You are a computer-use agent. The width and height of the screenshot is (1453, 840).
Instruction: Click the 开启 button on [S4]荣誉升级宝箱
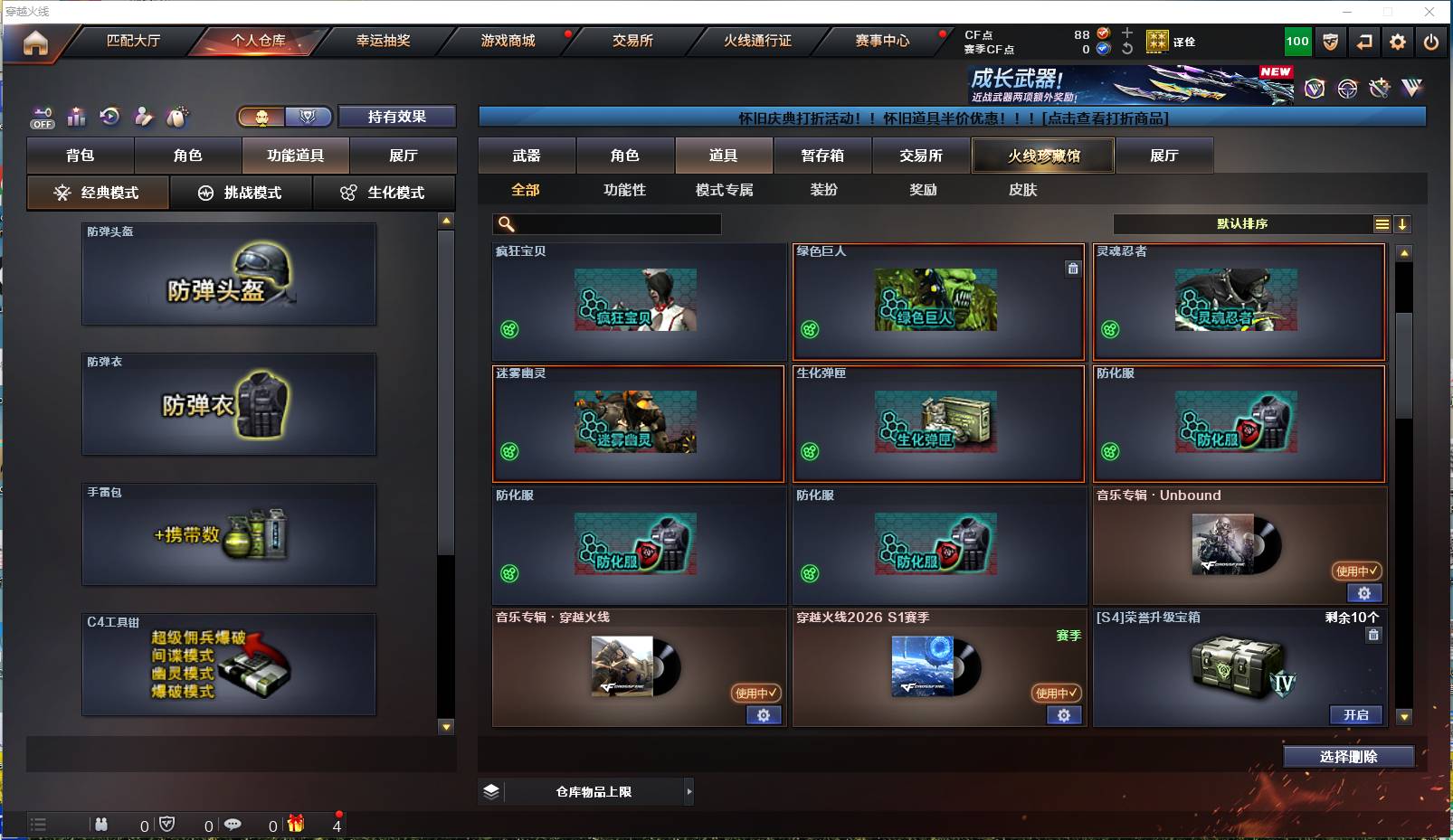coord(1356,715)
